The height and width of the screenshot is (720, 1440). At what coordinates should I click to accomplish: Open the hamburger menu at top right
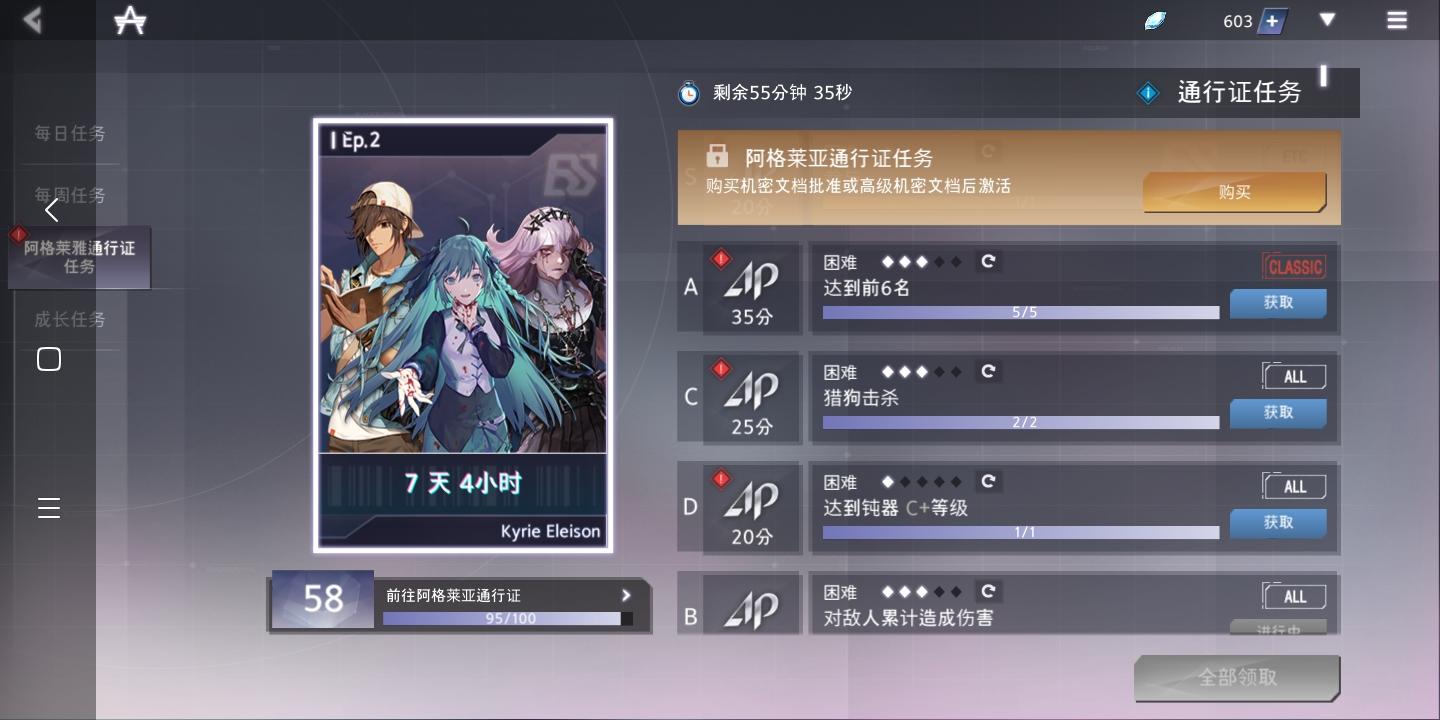click(1398, 20)
